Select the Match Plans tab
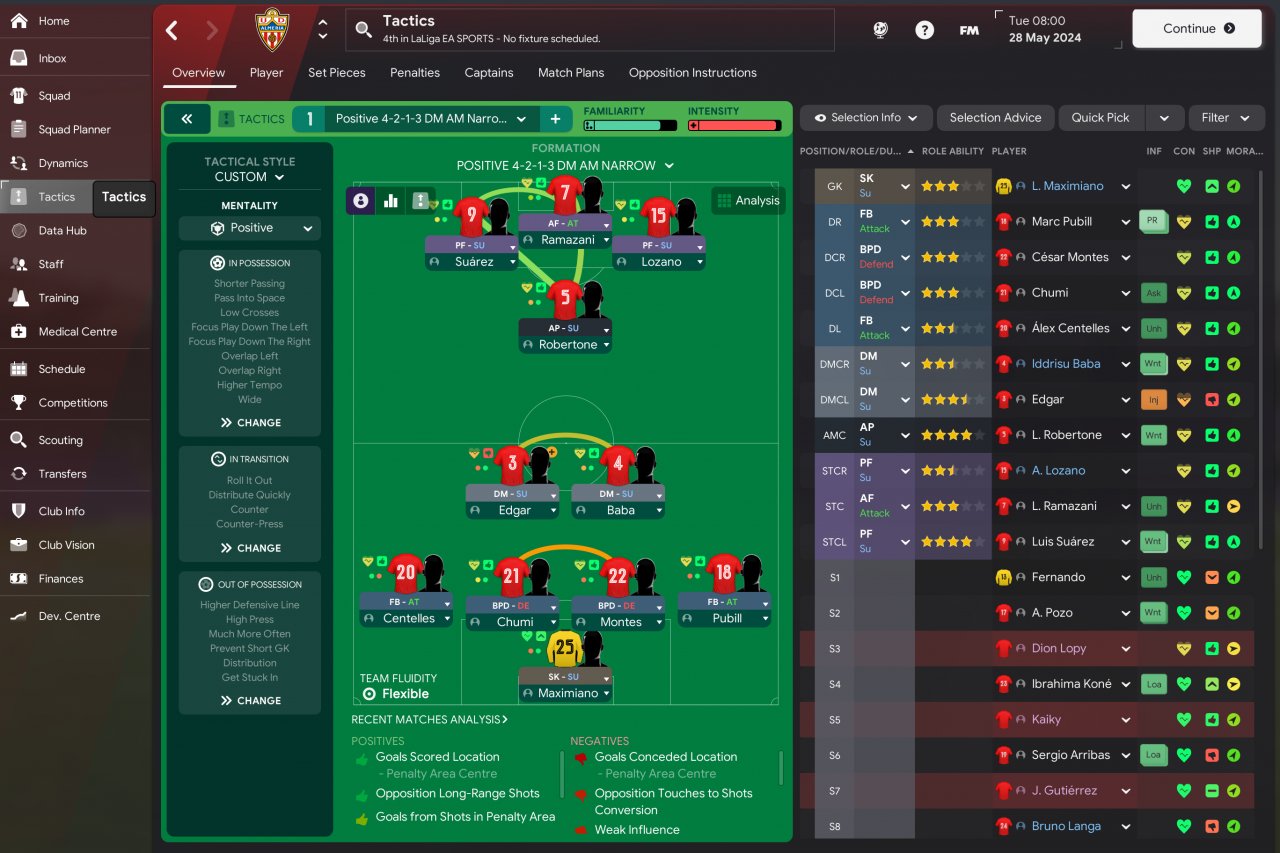1280x853 pixels. click(x=570, y=73)
